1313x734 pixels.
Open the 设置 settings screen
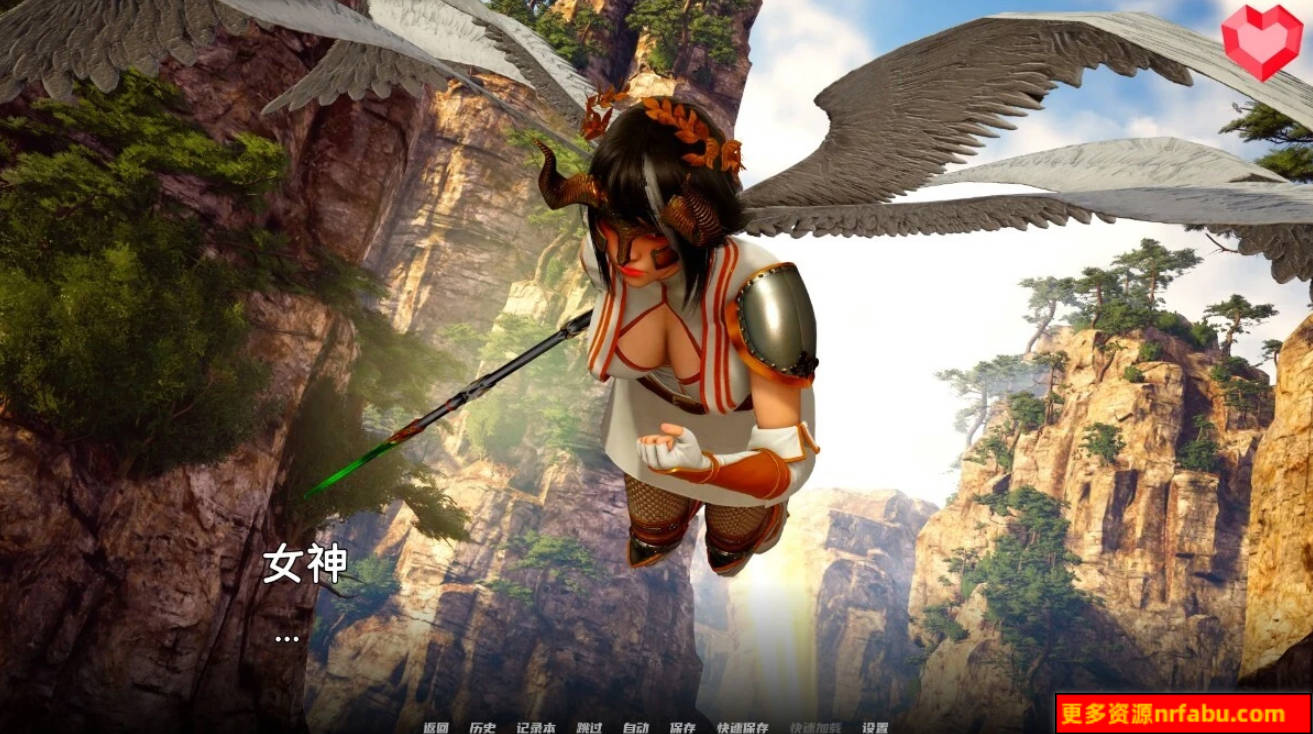[x=876, y=727]
